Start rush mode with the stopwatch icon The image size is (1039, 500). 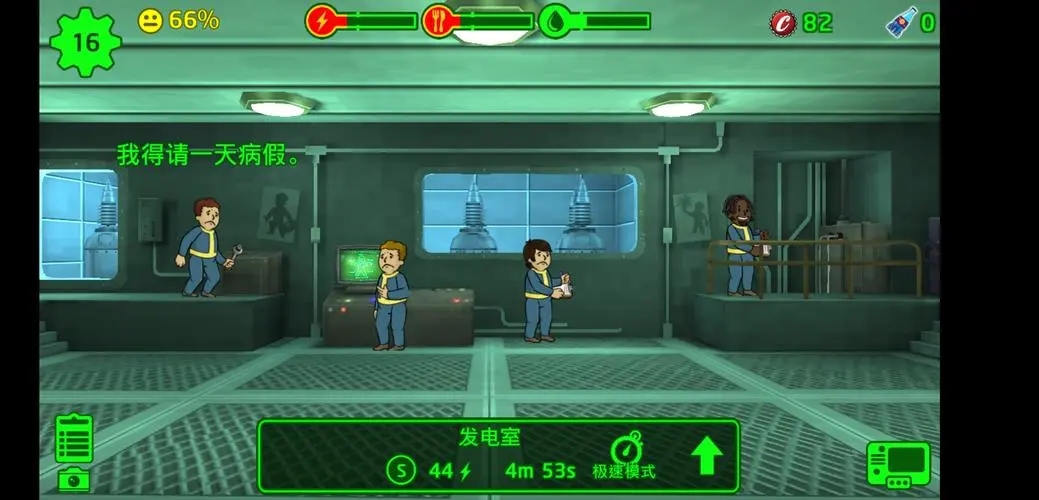coord(625,450)
